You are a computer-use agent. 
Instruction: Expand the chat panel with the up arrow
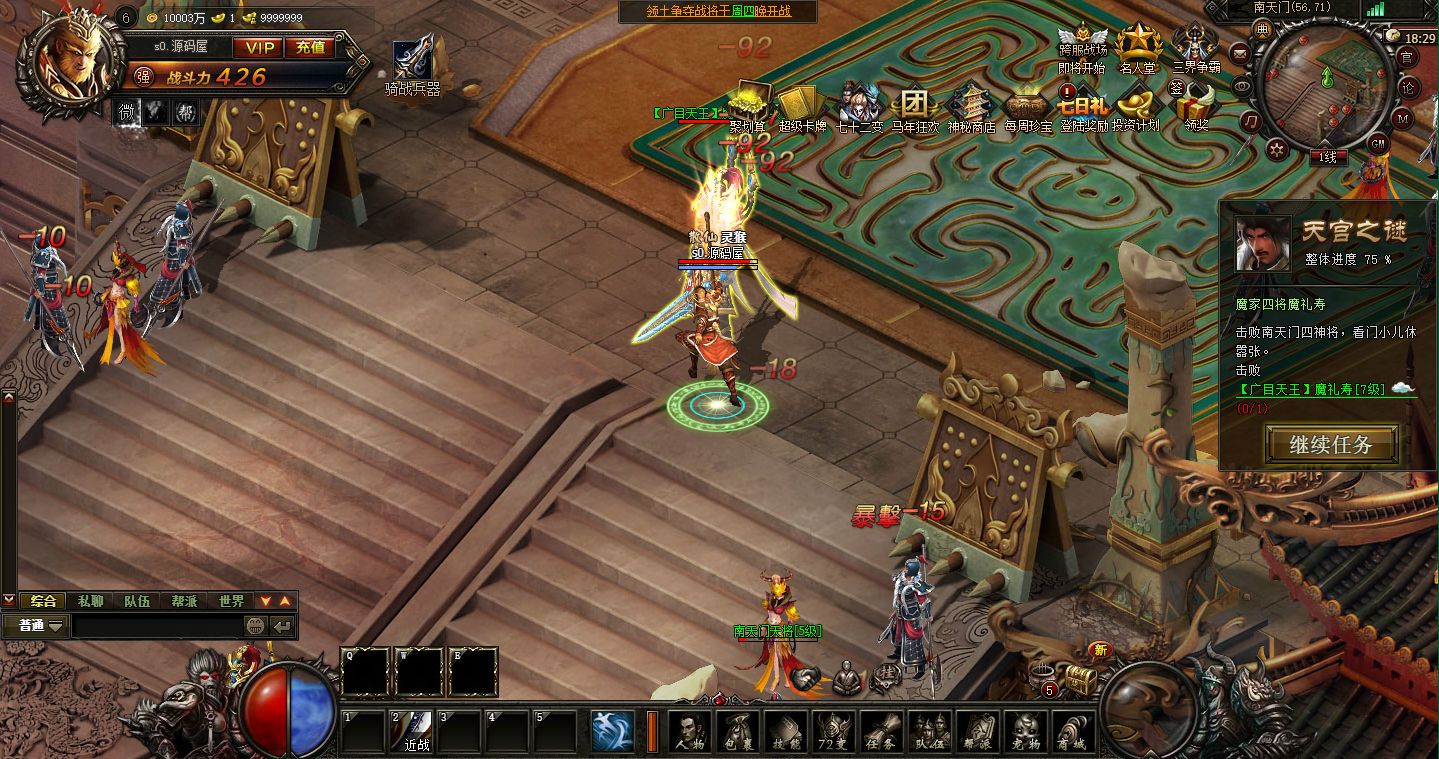[284, 601]
